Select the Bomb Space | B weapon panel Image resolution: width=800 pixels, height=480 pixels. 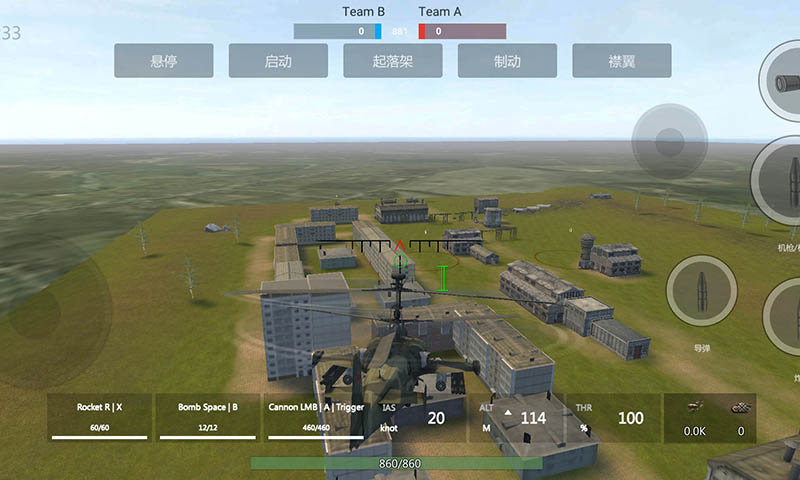tap(208, 417)
